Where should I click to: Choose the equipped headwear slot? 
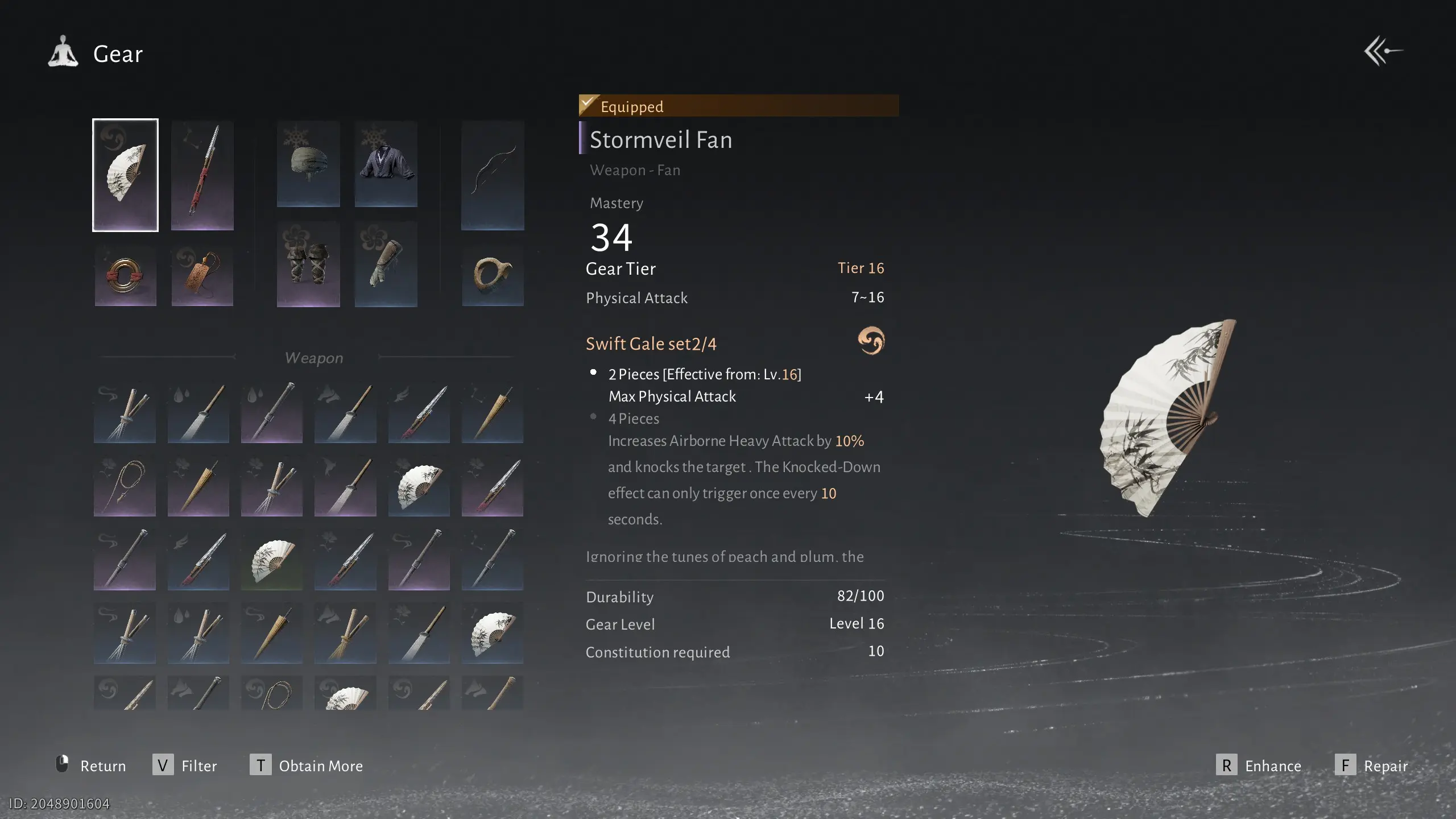click(x=308, y=164)
